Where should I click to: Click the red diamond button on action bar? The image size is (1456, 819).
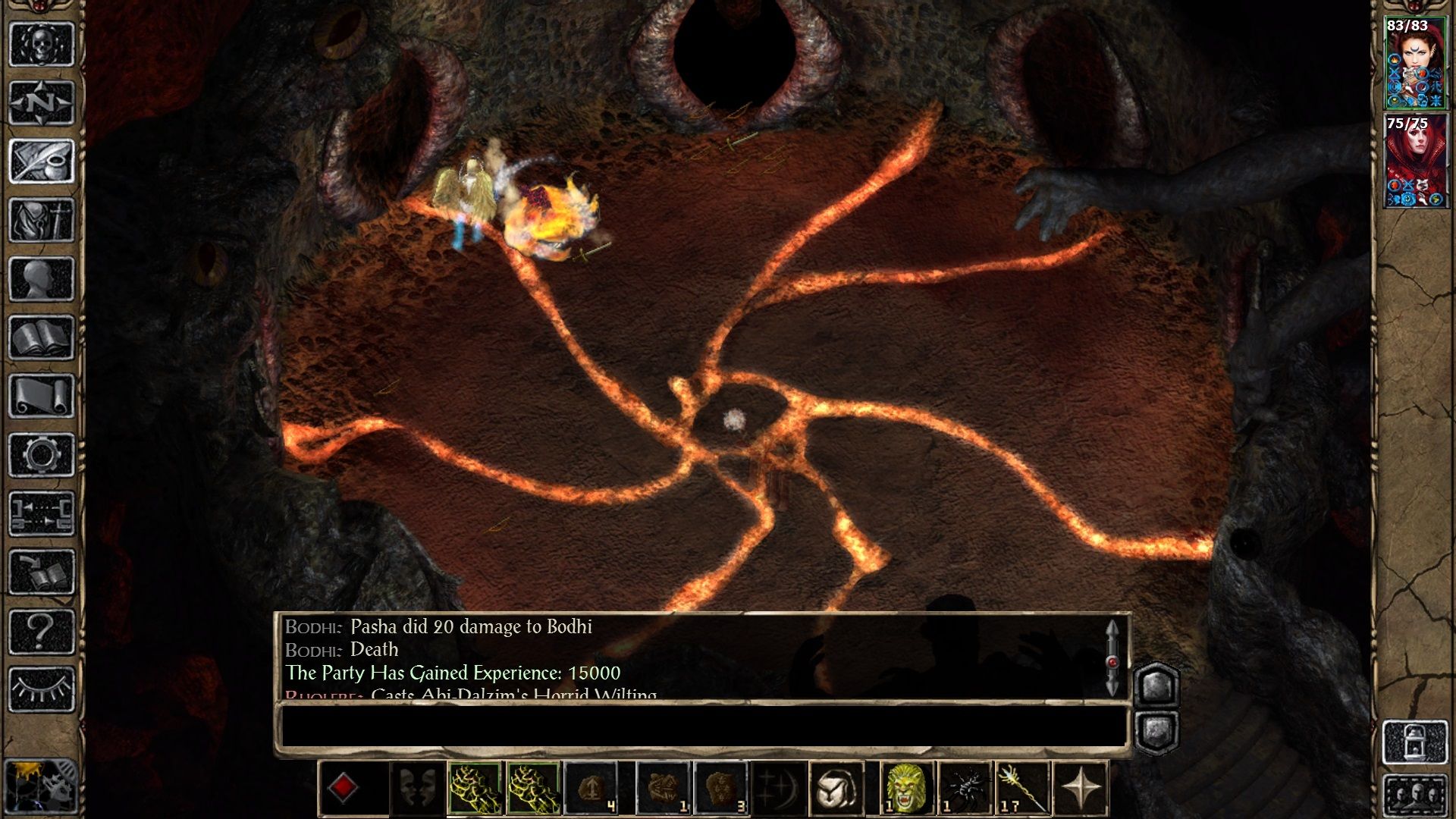pyautogui.click(x=343, y=788)
